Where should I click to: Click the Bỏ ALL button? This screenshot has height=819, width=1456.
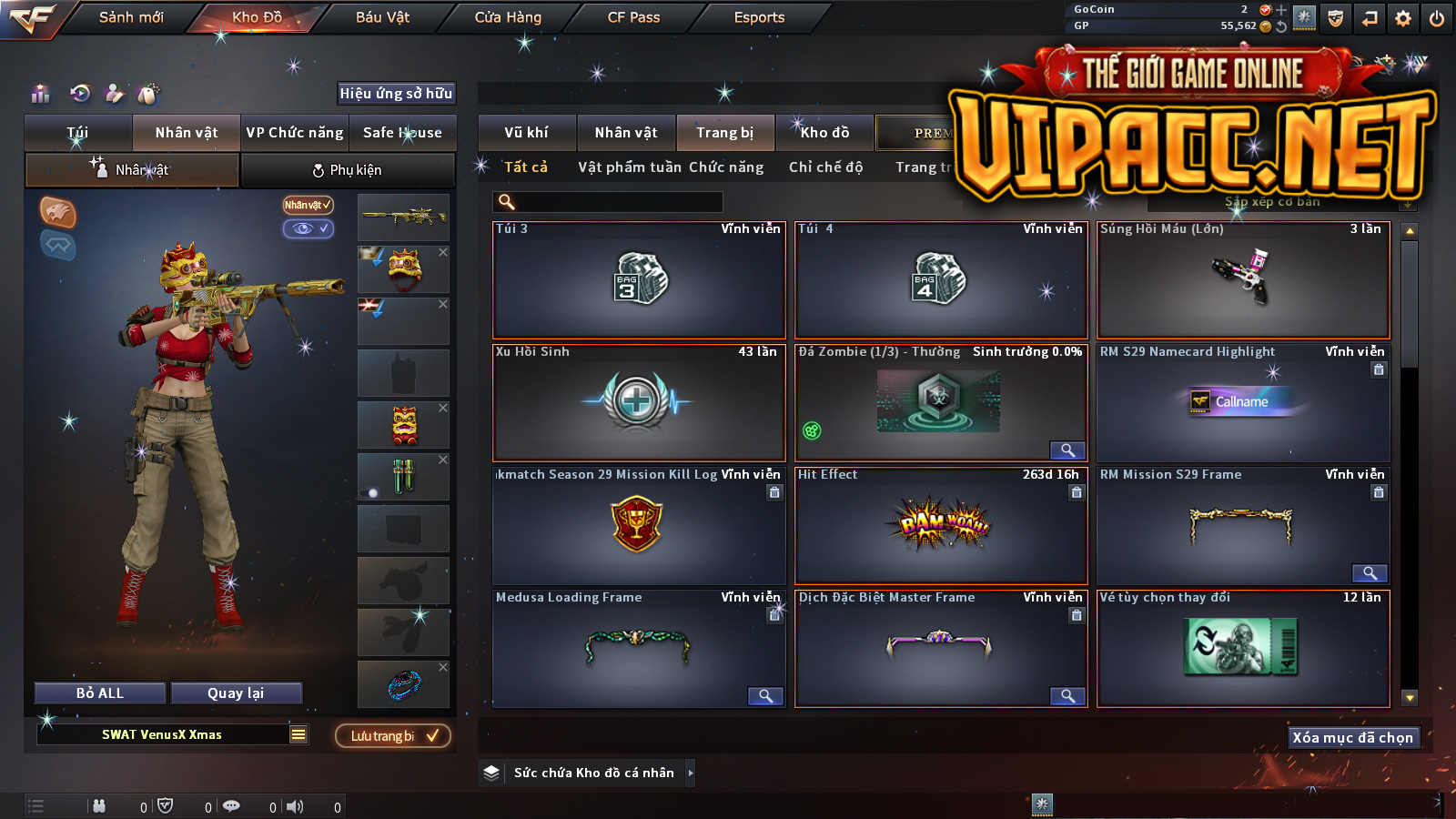click(x=100, y=693)
